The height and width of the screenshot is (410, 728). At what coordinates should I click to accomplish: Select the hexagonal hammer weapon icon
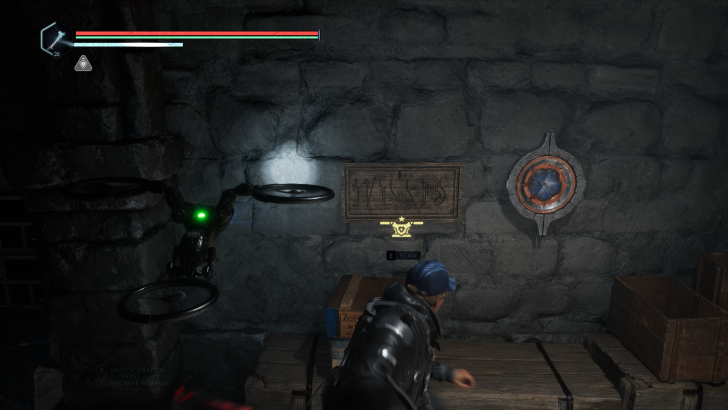[x=53, y=39]
